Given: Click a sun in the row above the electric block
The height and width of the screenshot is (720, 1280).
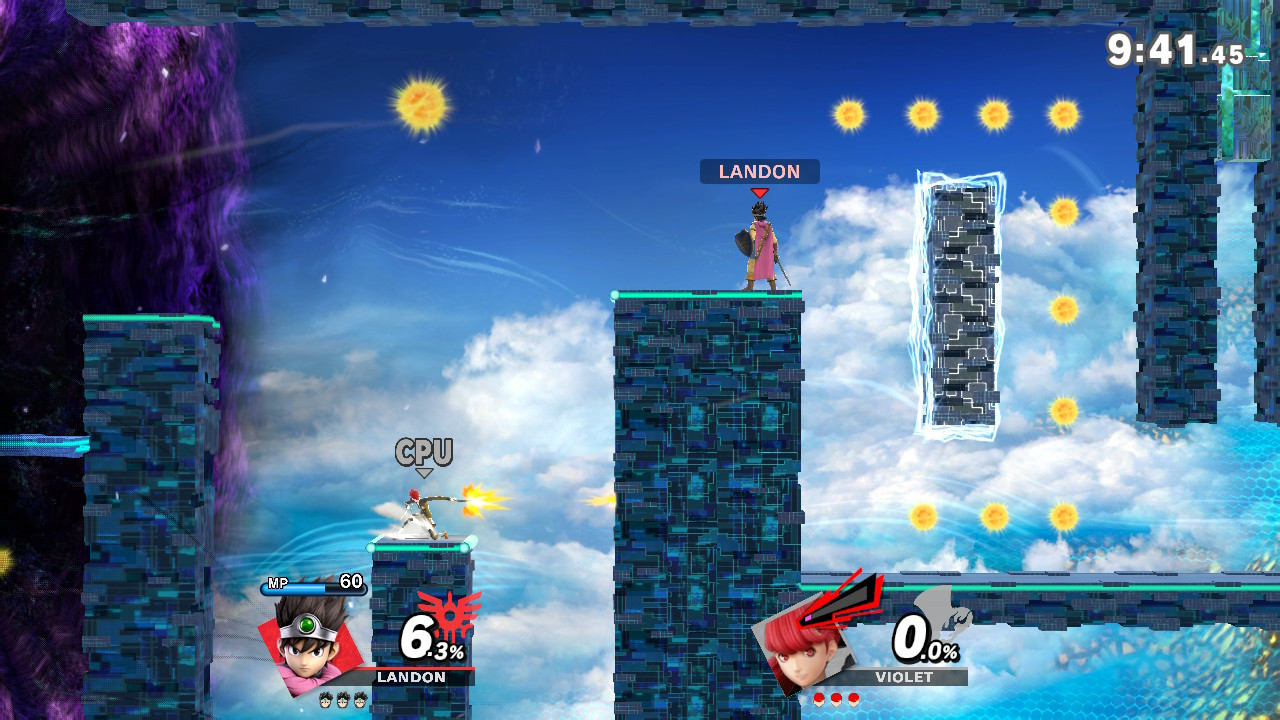Looking at the screenshot, I should click(x=920, y=113).
